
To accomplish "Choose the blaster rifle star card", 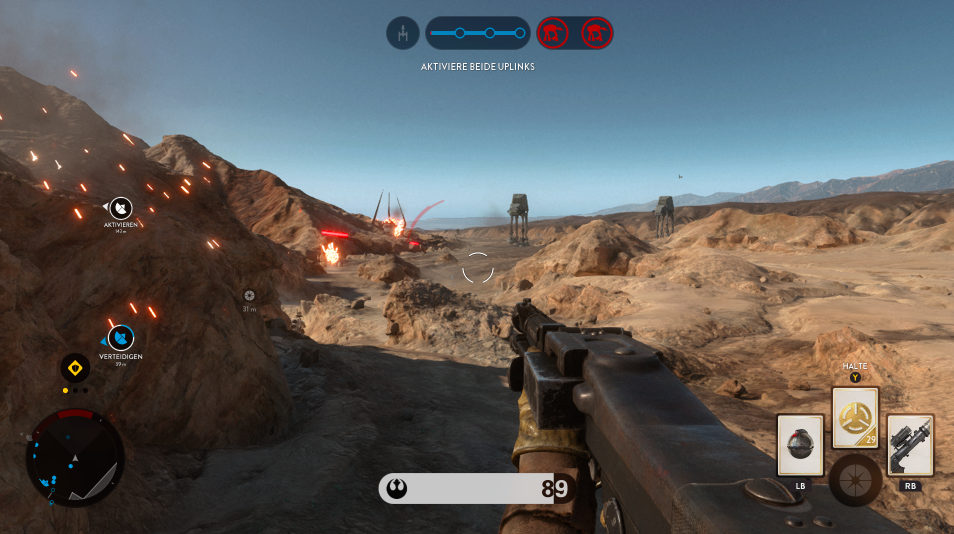I will [x=910, y=445].
